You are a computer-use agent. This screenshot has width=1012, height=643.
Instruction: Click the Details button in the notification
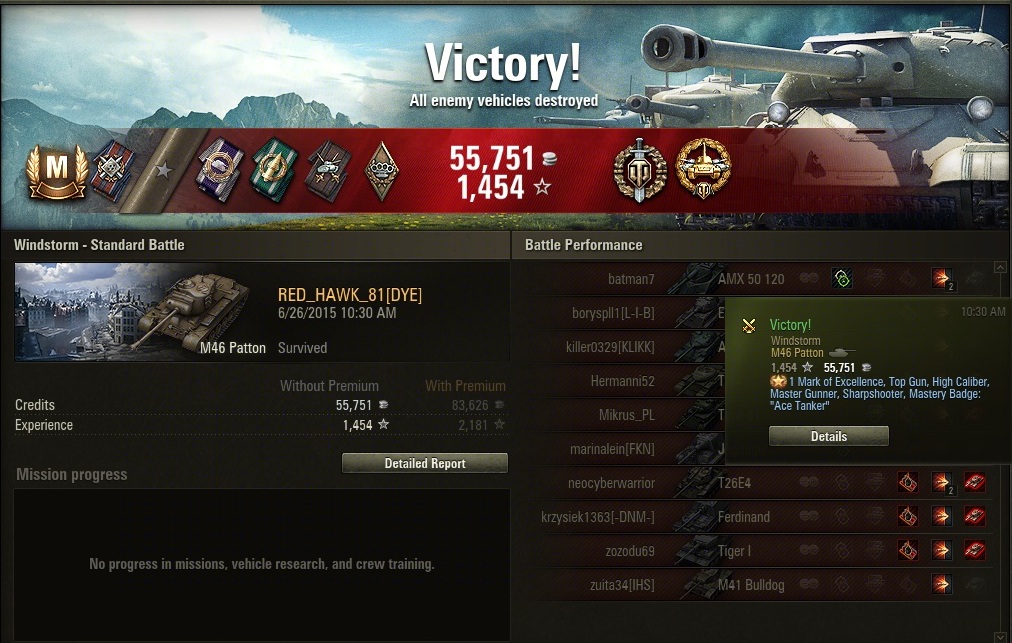pyautogui.click(x=828, y=436)
